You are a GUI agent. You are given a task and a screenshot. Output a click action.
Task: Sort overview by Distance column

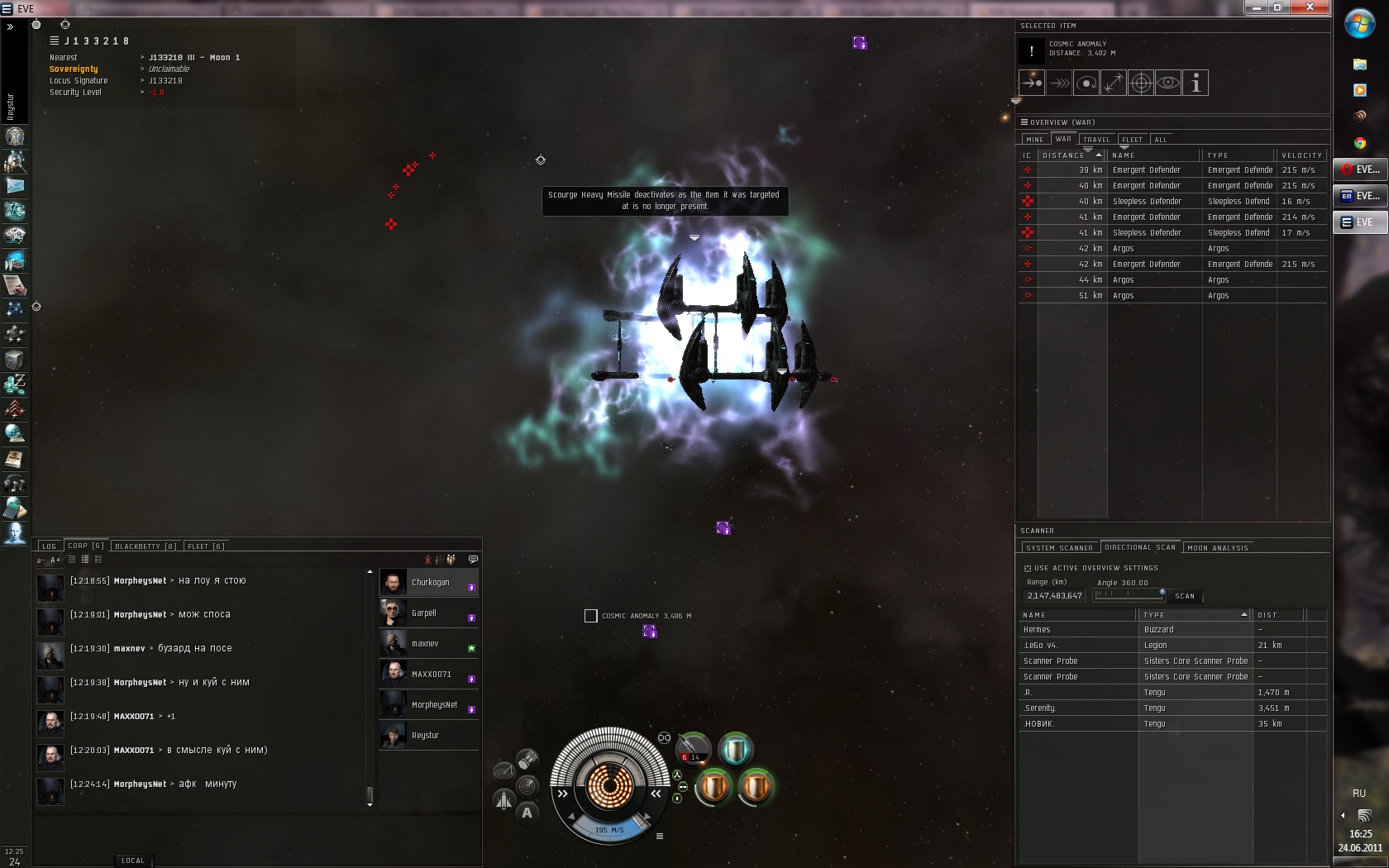pyautogui.click(x=1065, y=155)
